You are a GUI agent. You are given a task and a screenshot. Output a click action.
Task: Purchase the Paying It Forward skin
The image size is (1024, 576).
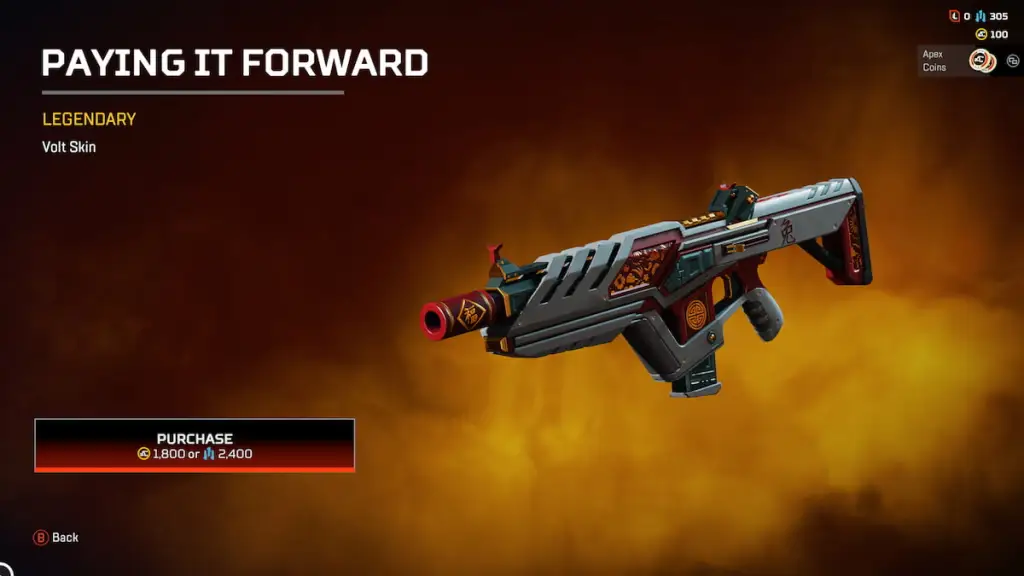195,445
